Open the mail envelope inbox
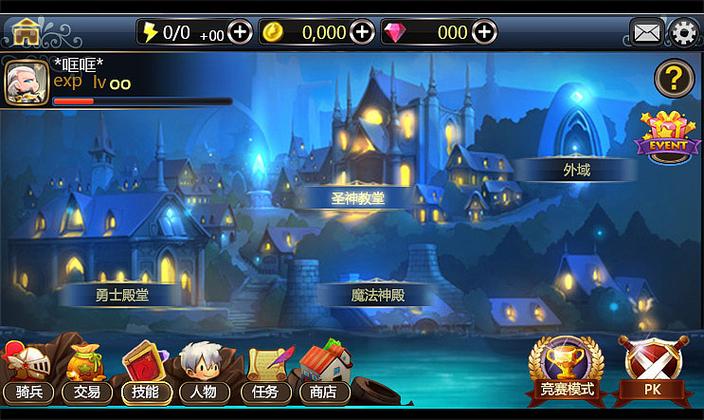704x420 pixels. point(646,32)
